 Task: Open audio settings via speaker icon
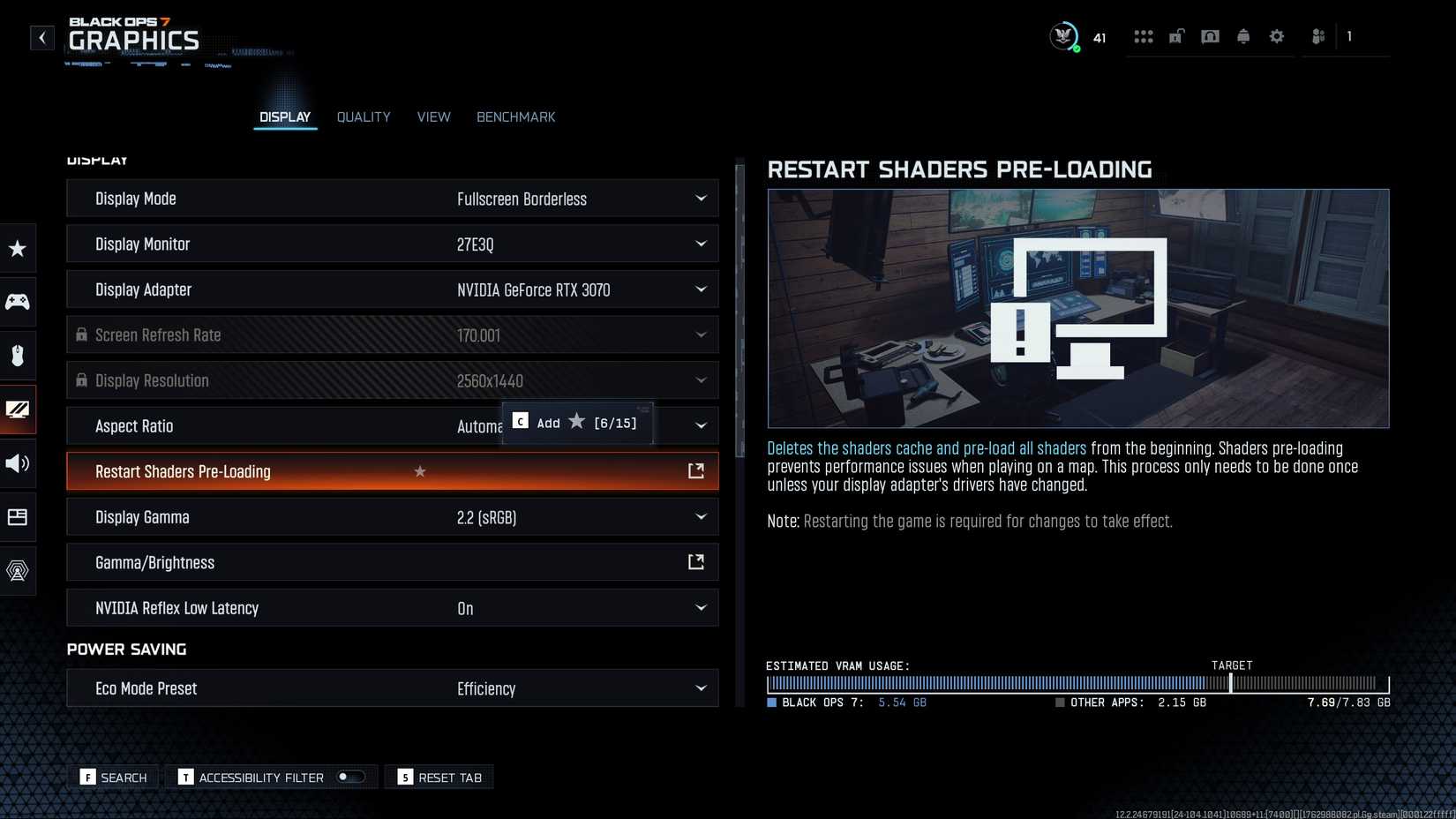pyautogui.click(x=18, y=463)
